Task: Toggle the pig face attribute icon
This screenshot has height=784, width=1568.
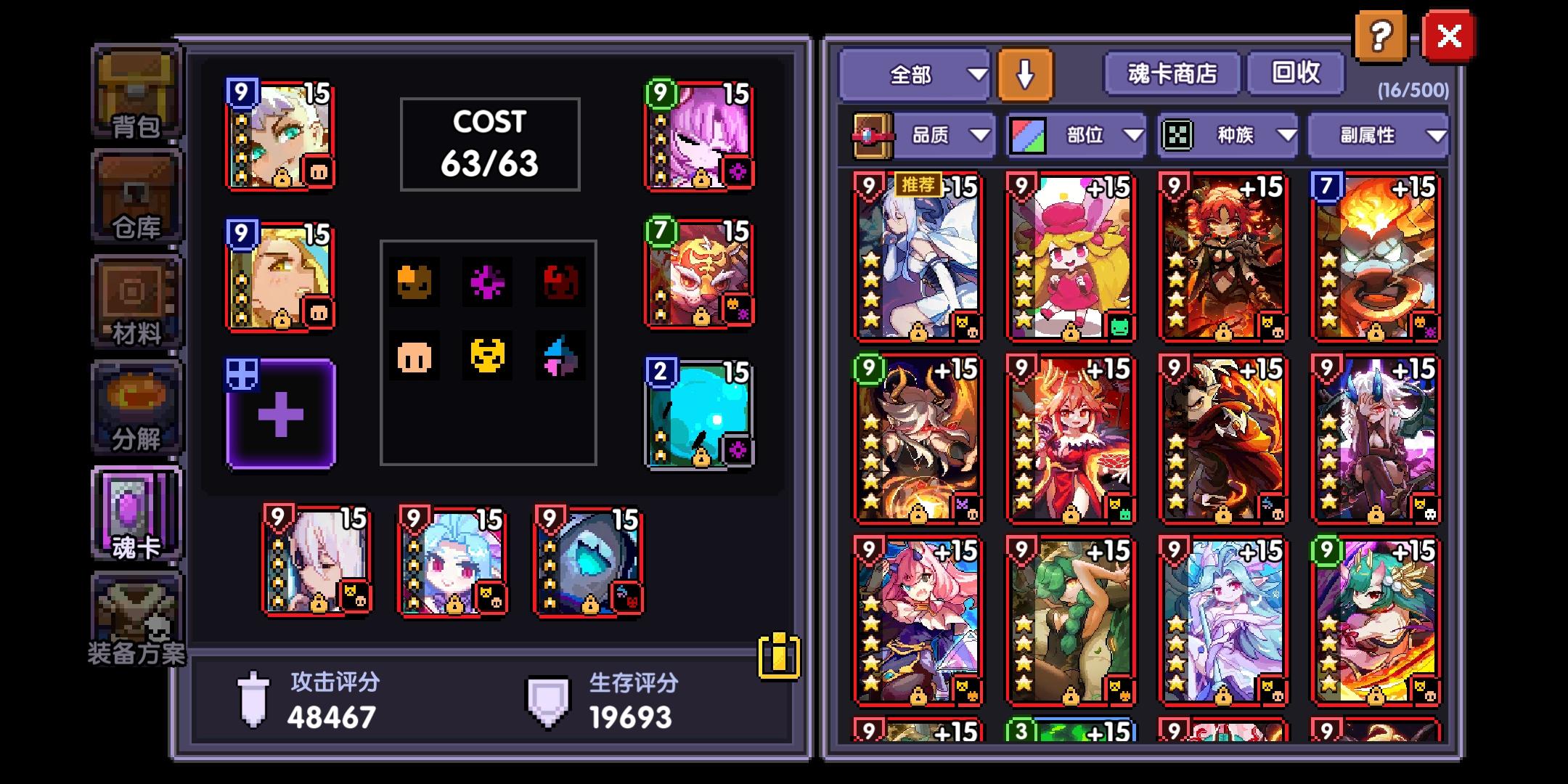Action: 415,356
